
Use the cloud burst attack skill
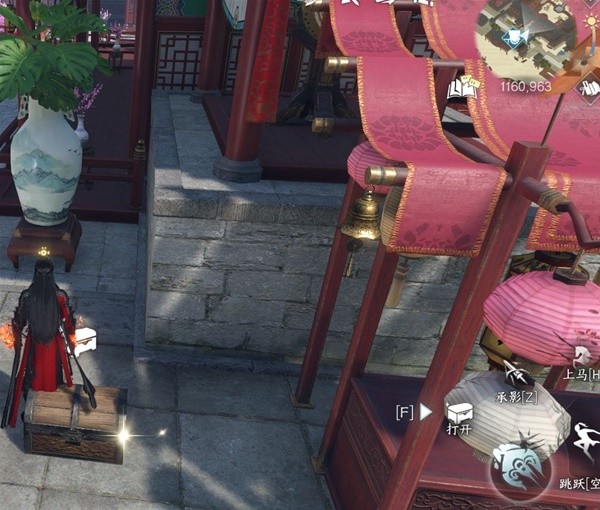[x=521, y=465]
